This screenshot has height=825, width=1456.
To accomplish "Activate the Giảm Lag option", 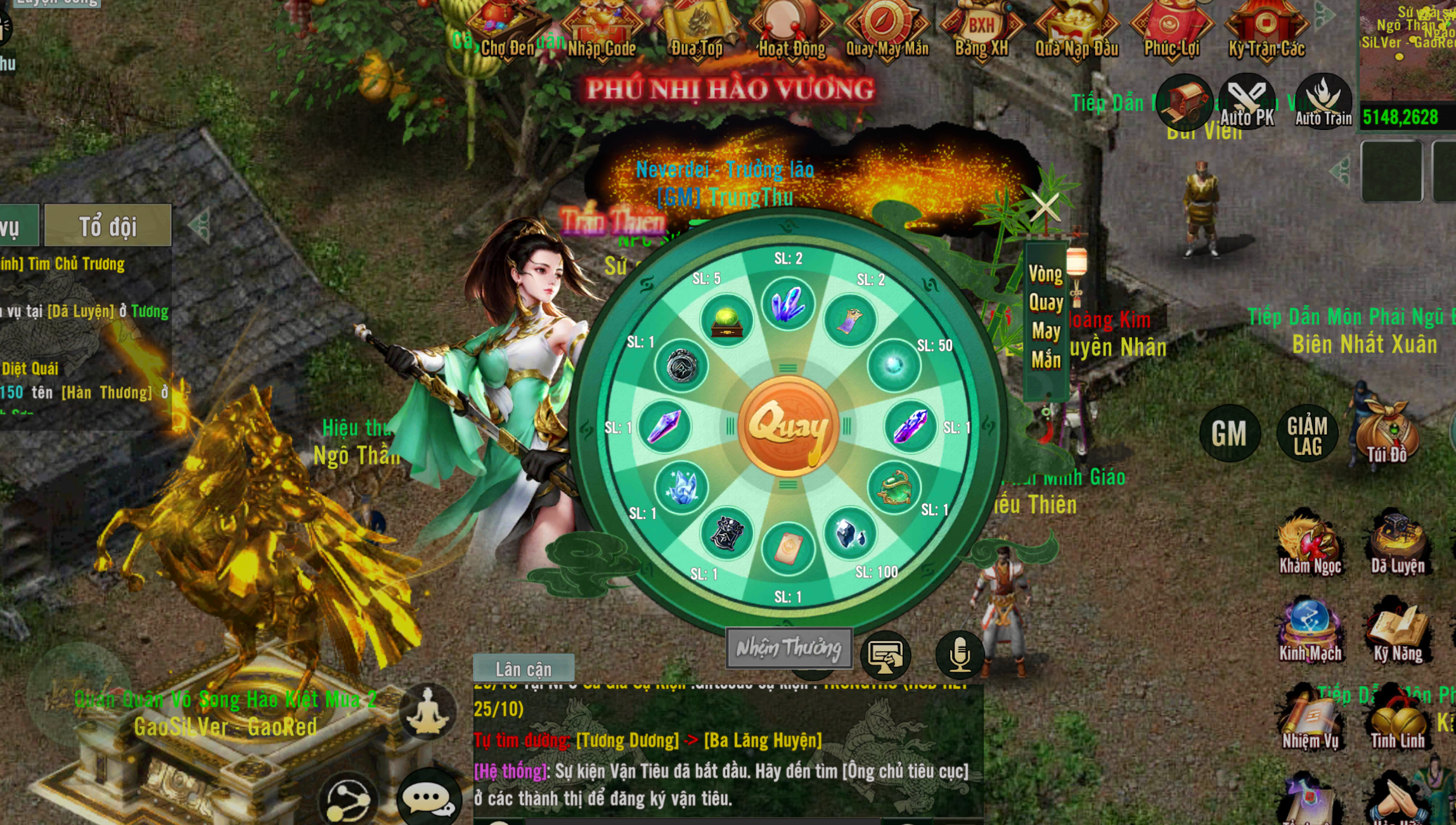I will 1307,435.
